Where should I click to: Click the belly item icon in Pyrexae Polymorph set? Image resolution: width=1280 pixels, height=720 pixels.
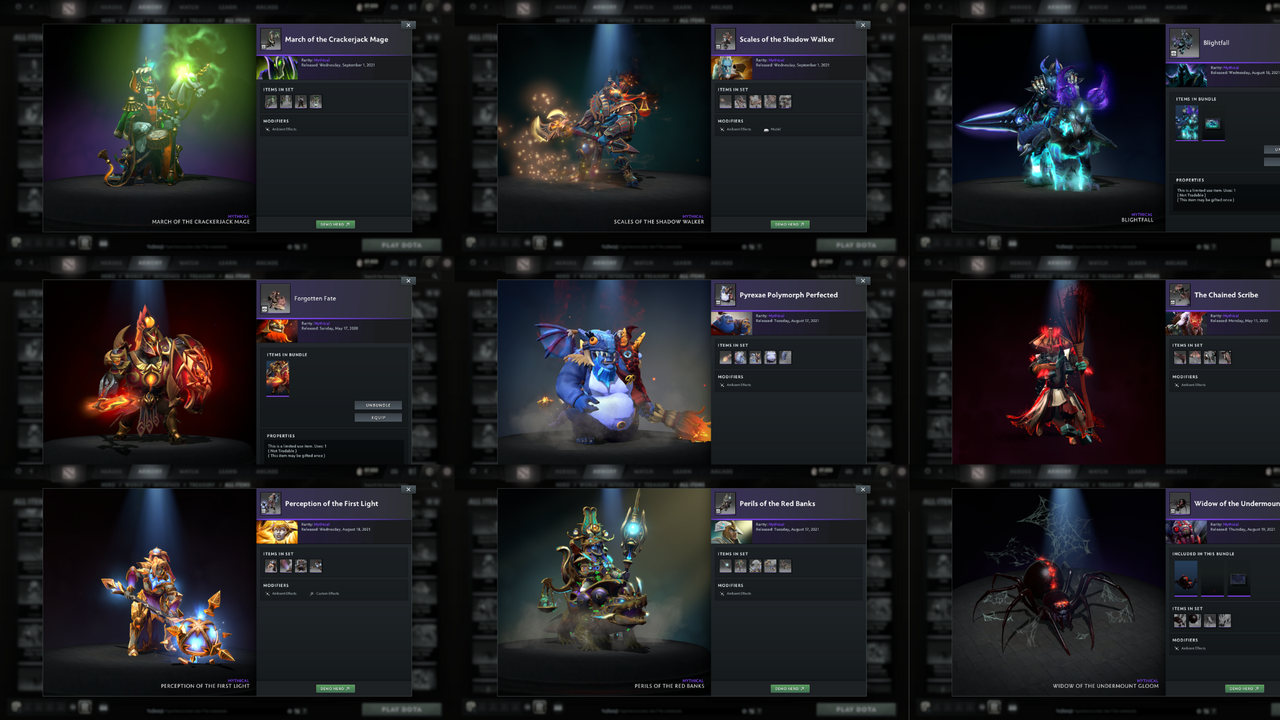tap(770, 357)
